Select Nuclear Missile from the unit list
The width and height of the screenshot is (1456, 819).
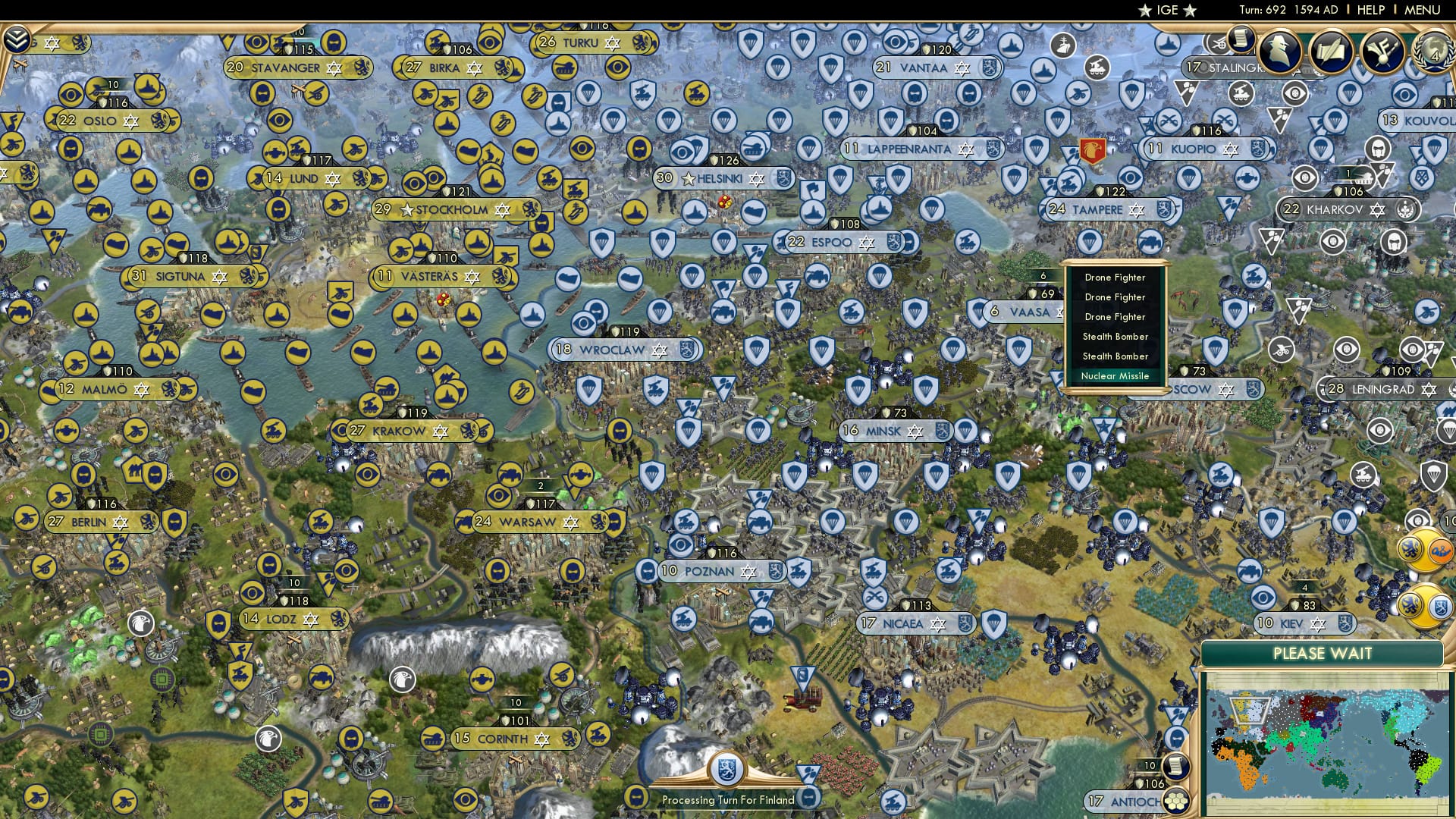[1116, 375]
